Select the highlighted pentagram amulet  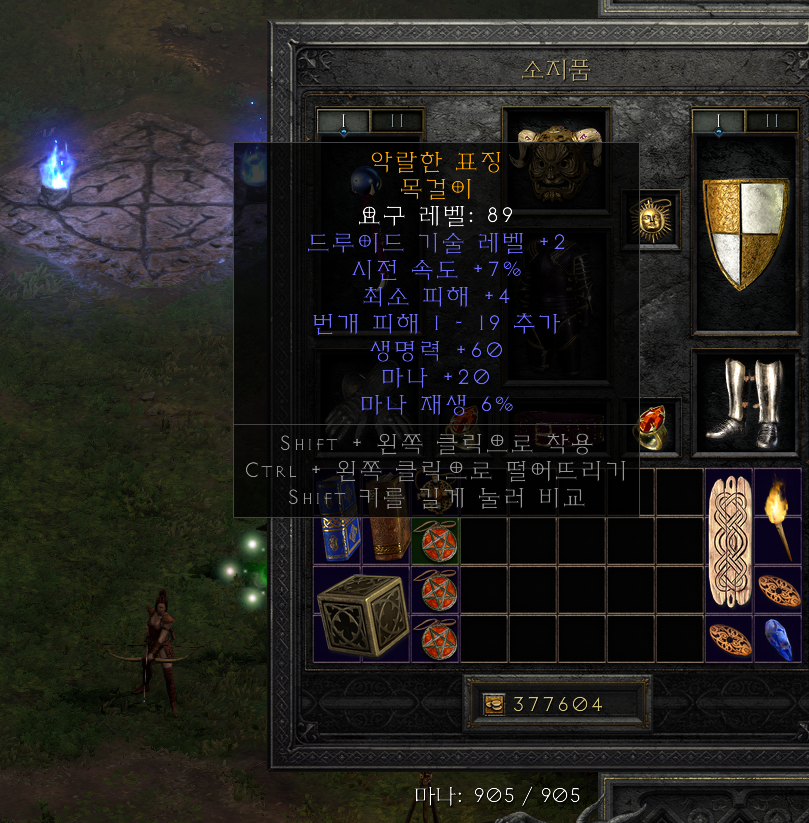point(435,540)
